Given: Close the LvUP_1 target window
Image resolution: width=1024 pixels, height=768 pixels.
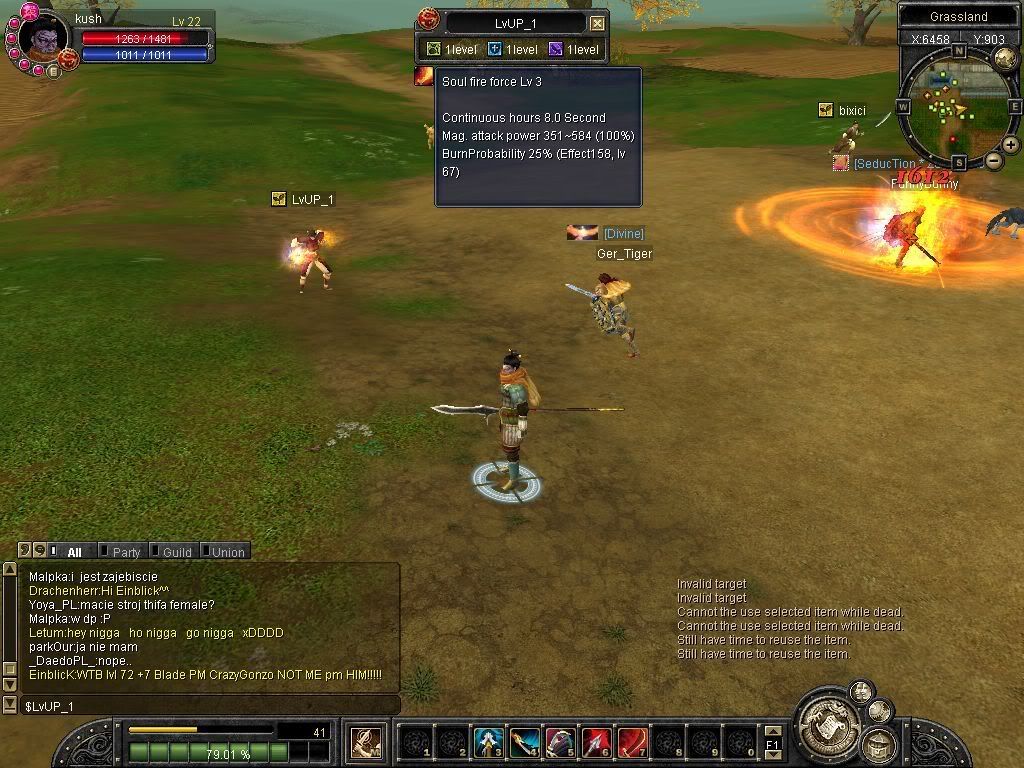Looking at the screenshot, I should coord(597,23).
